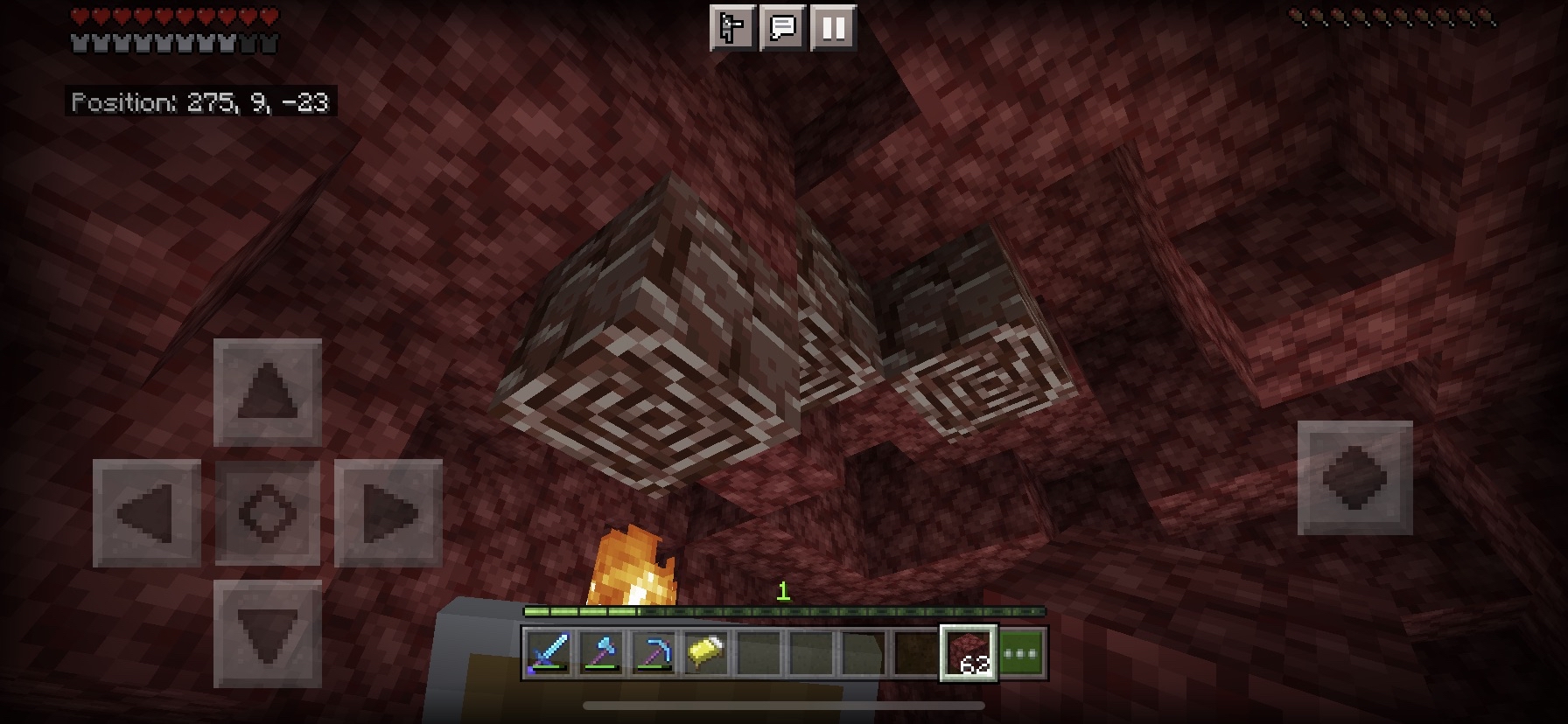Select the diamond axe hotbar slot
The image size is (1568, 724).
pyautogui.click(x=601, y=653)
